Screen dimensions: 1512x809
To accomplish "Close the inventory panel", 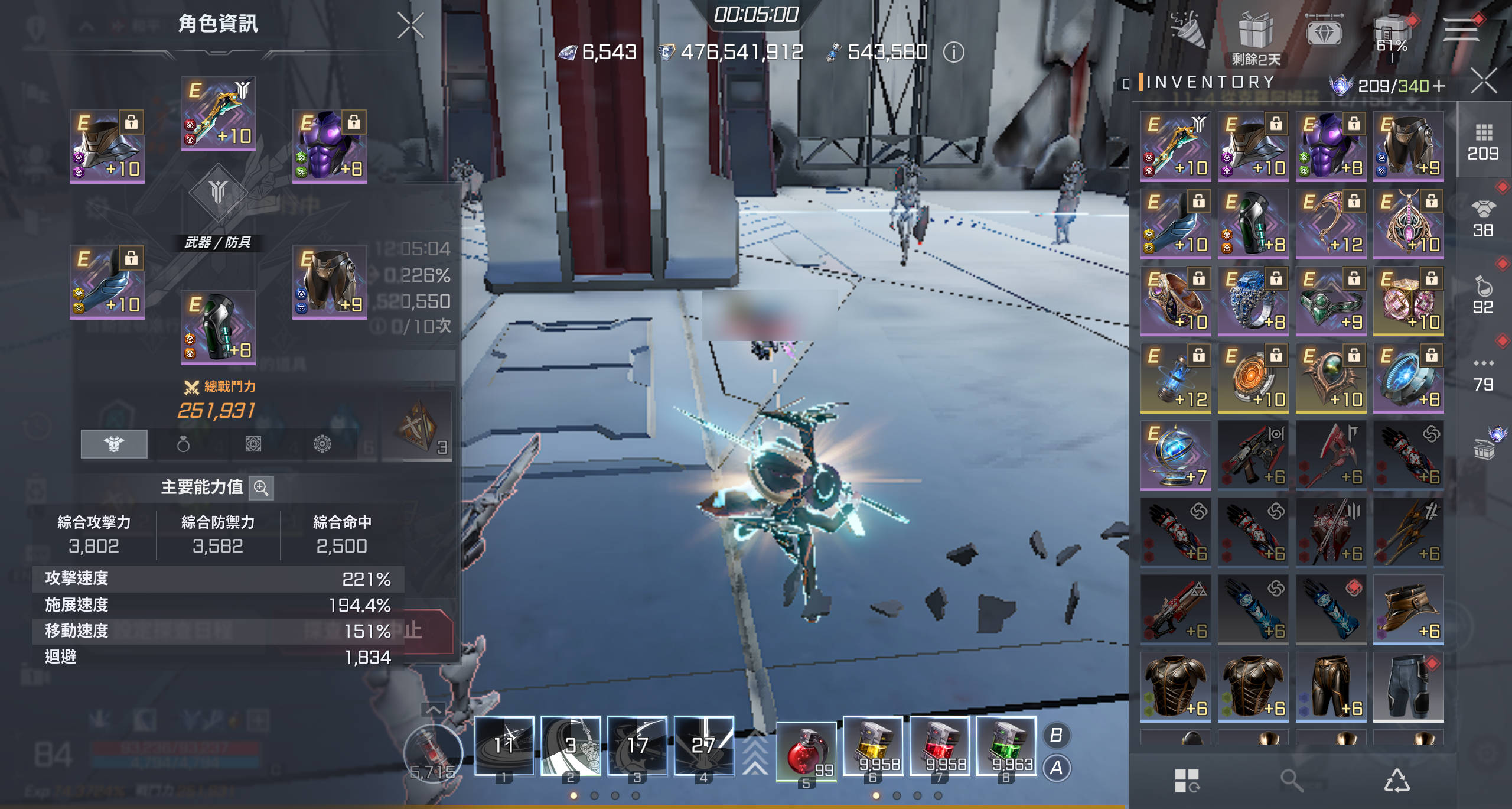I will point(1484,81).
